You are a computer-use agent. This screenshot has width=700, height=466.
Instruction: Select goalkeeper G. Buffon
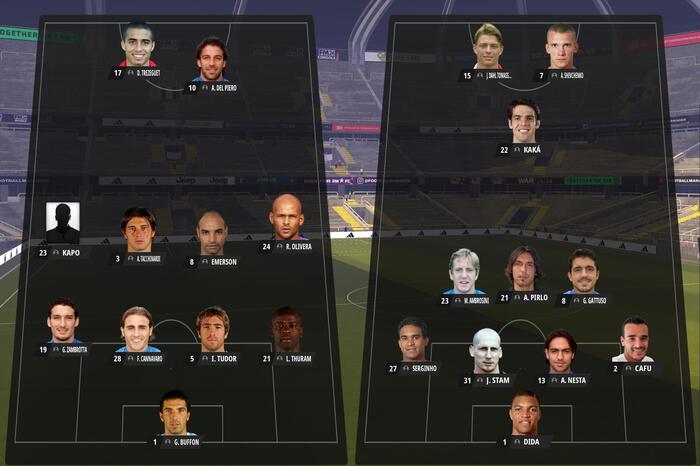(175, 413)
